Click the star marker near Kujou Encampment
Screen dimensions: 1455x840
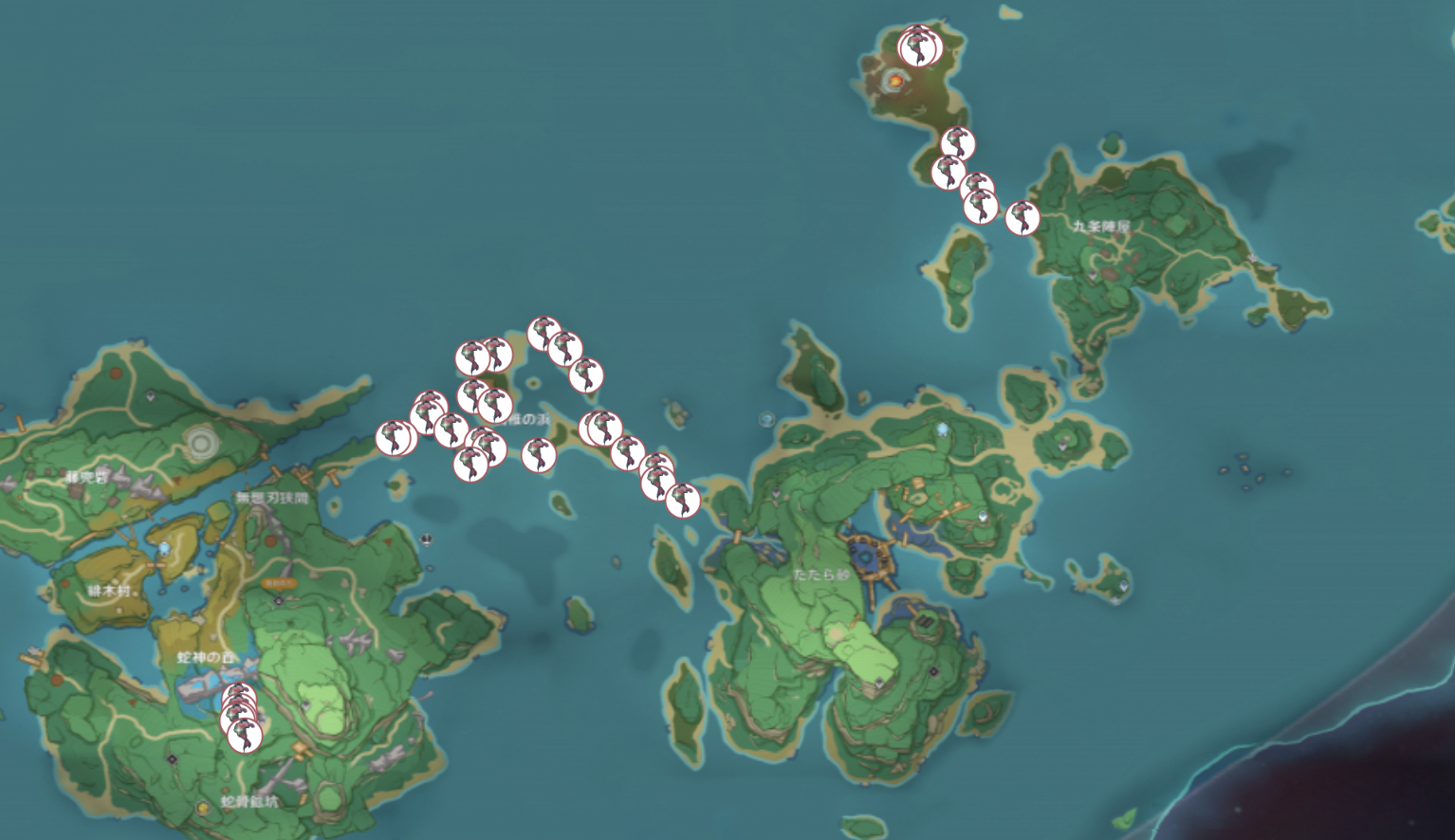click(1252, 259)
